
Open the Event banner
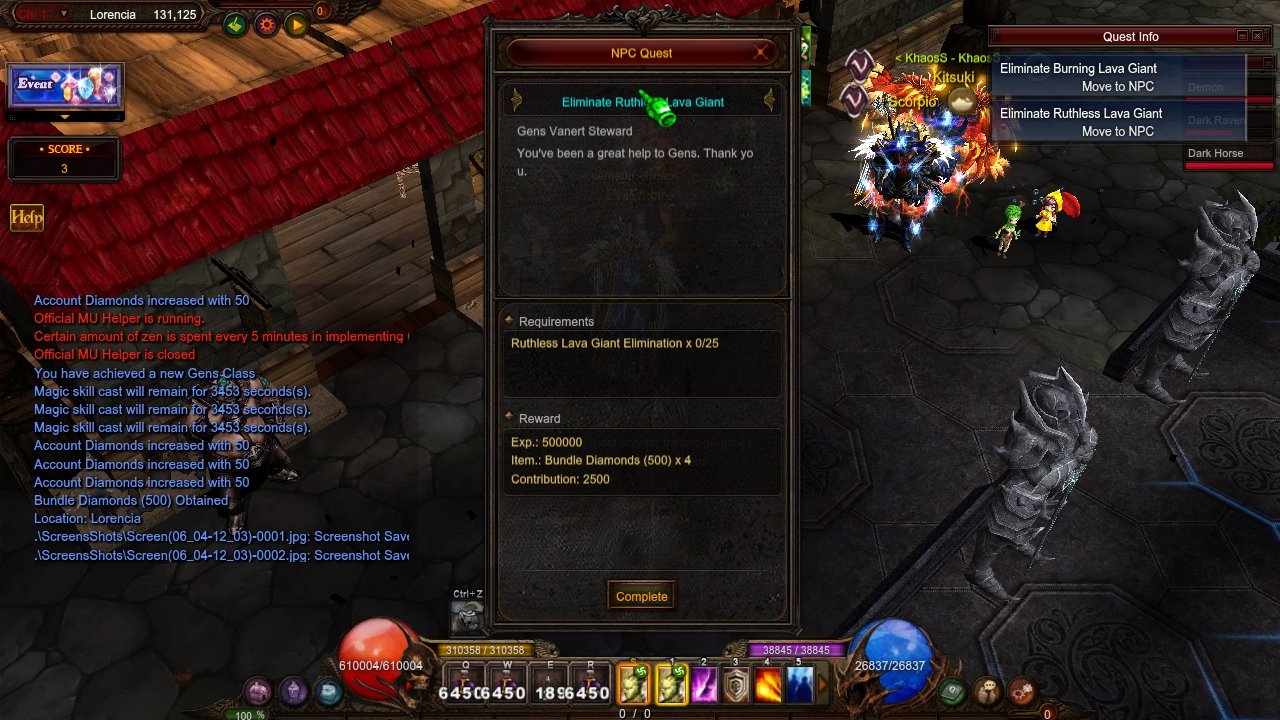(65, 86)
